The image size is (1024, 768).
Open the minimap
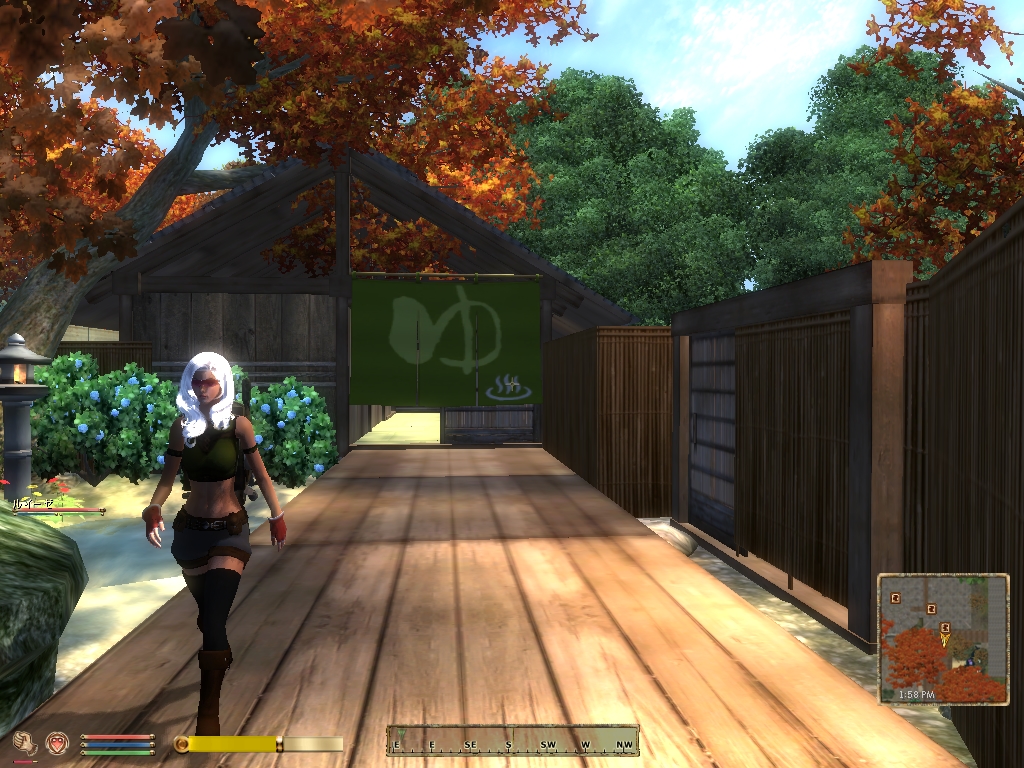pyautogui.click(x=943, y=638)
